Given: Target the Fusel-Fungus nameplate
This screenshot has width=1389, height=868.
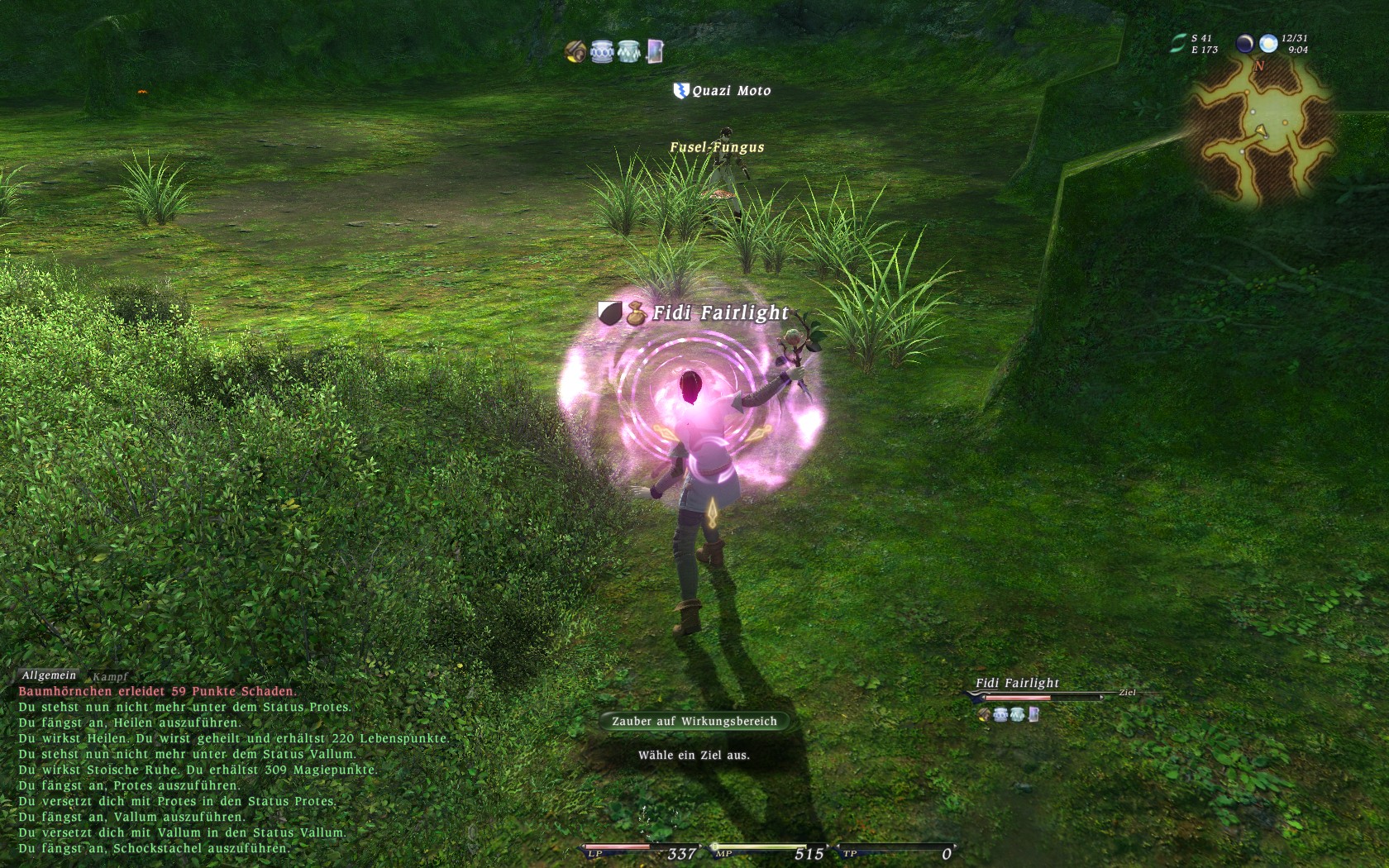Looking at the screenshot, I should tap(717, 147).
